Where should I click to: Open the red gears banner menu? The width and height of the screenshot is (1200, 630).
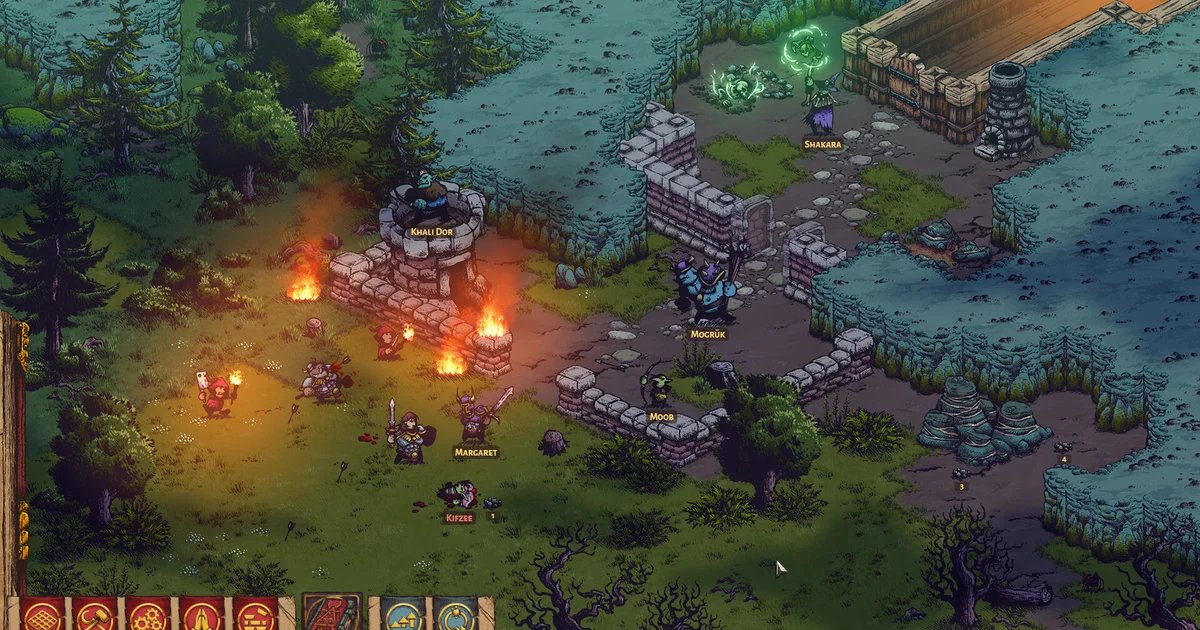tap(147, 614)
